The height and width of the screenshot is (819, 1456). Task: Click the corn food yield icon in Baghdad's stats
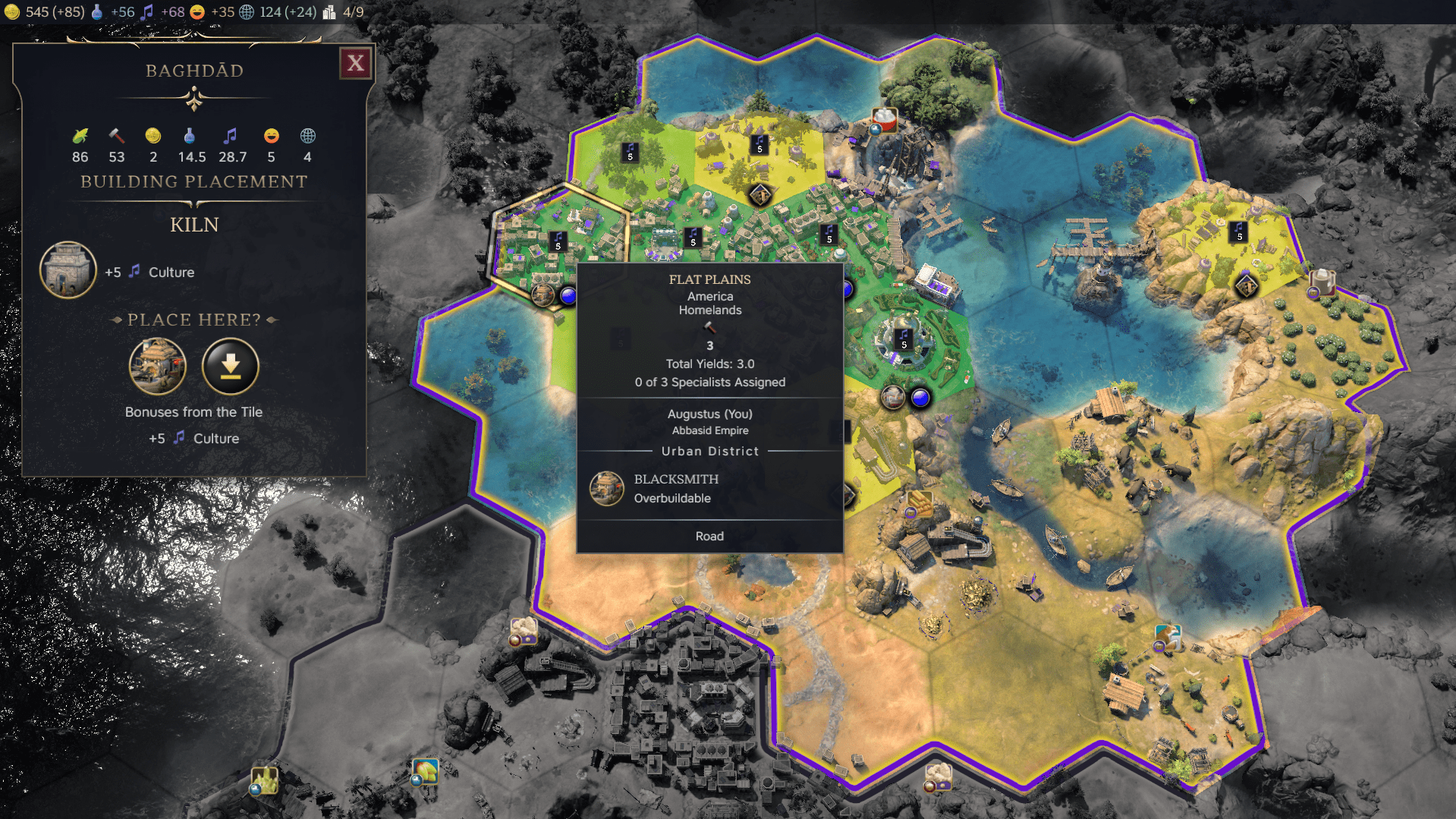(x=80, y=137)
